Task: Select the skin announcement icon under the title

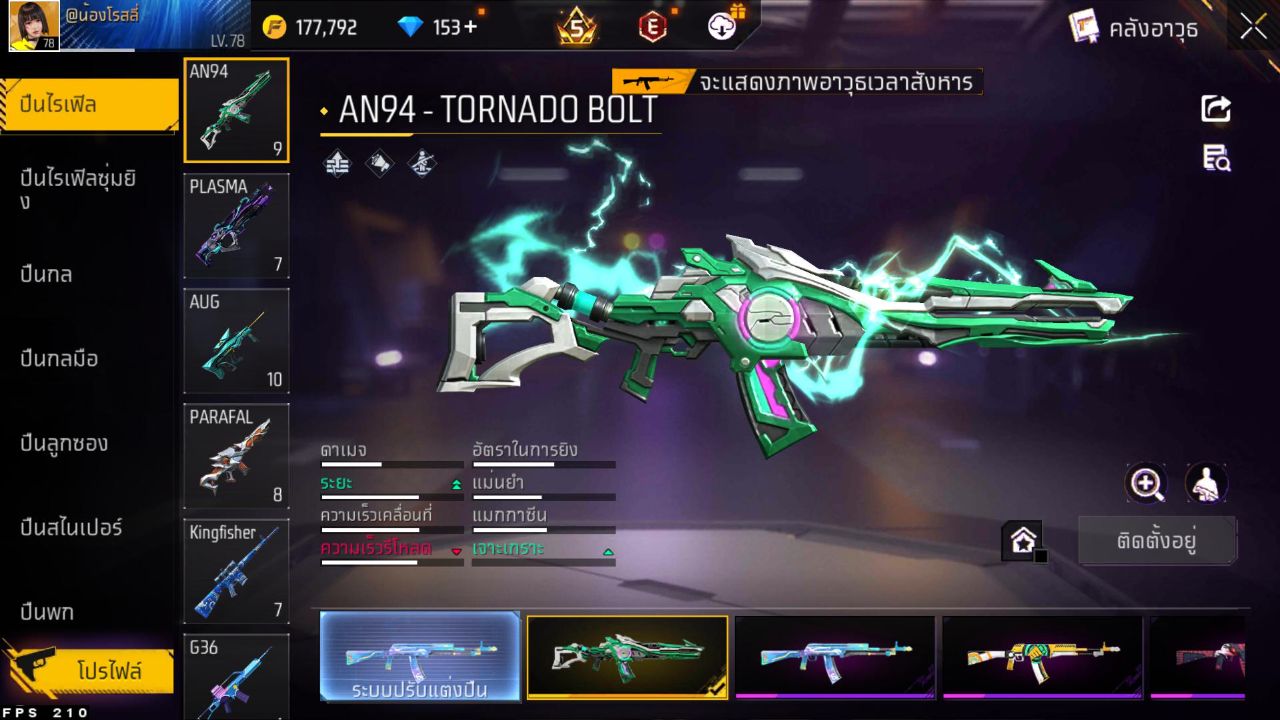Action: [x=379, y=165]
